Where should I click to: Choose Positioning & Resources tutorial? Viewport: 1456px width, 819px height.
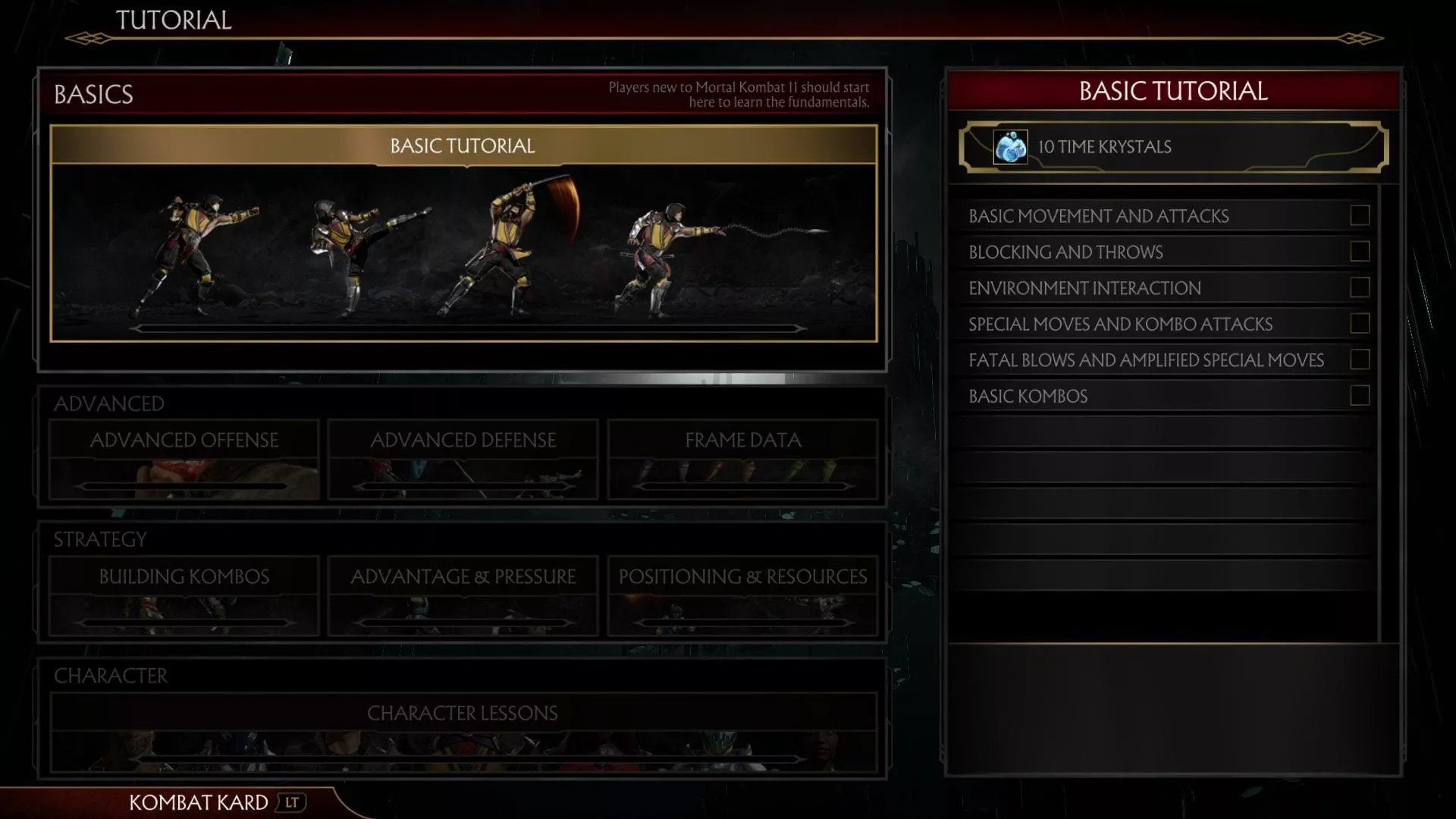[742, 595]
